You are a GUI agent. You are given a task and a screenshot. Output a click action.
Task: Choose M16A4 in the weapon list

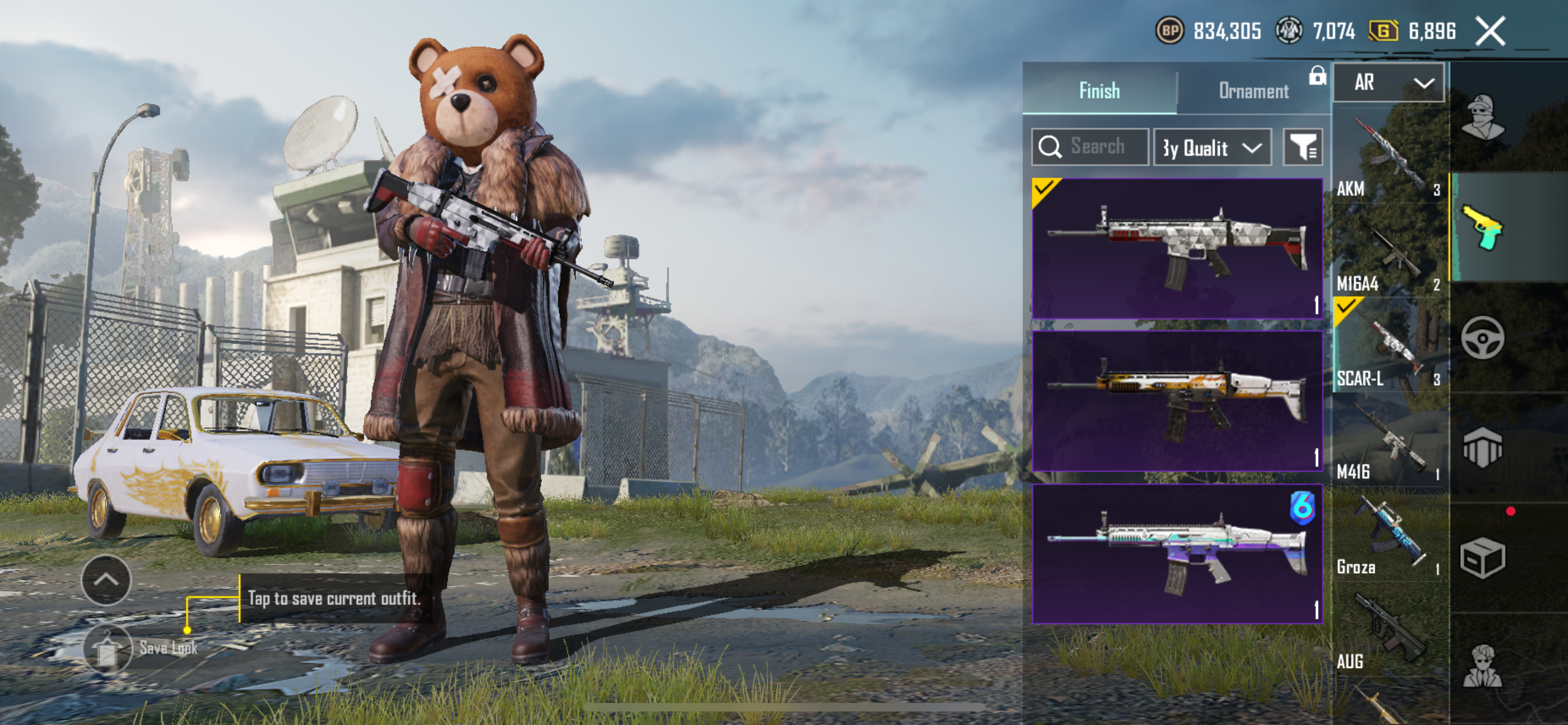pos(1389,251)
